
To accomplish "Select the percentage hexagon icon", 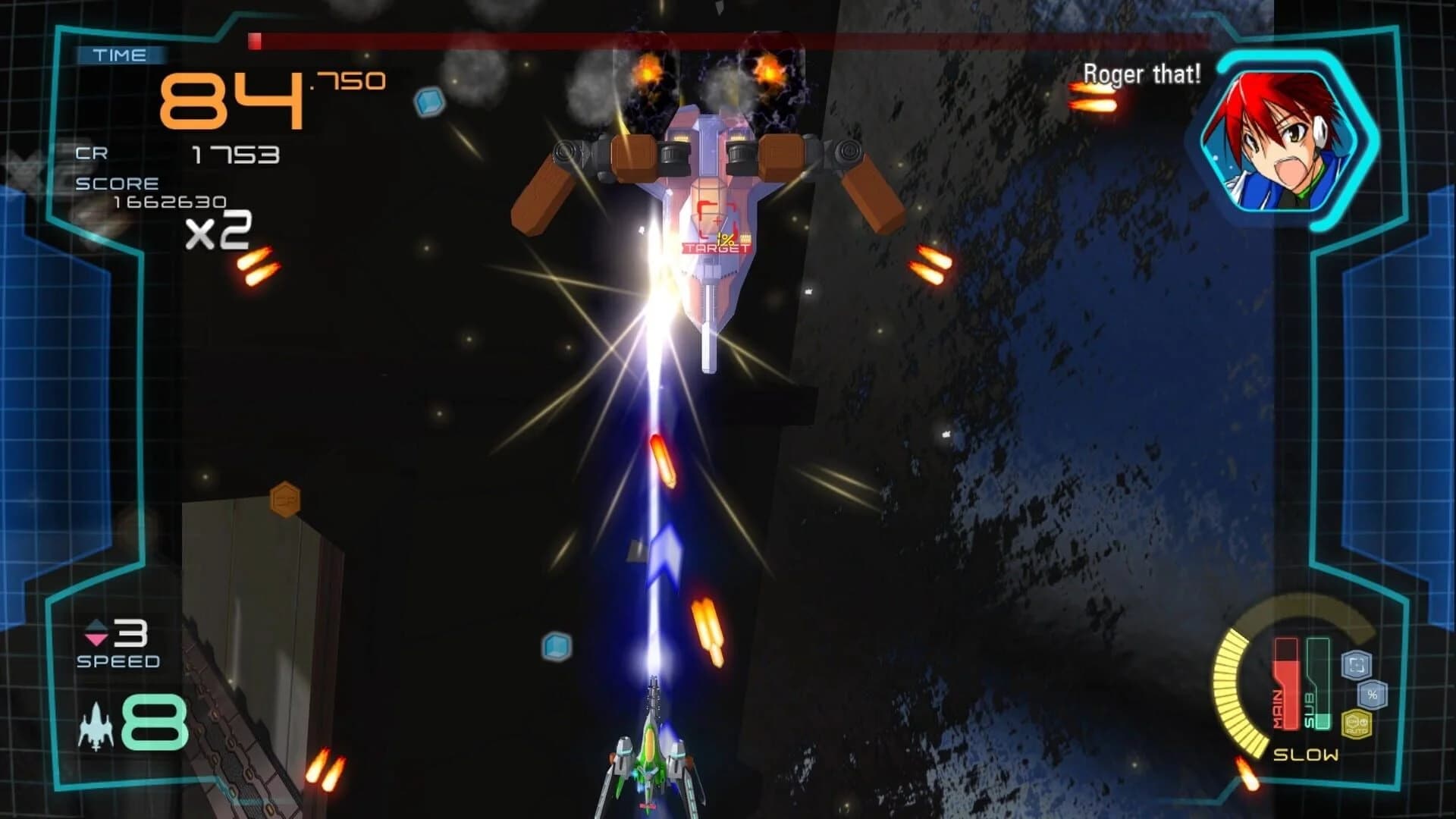I will pos(1373,695).
